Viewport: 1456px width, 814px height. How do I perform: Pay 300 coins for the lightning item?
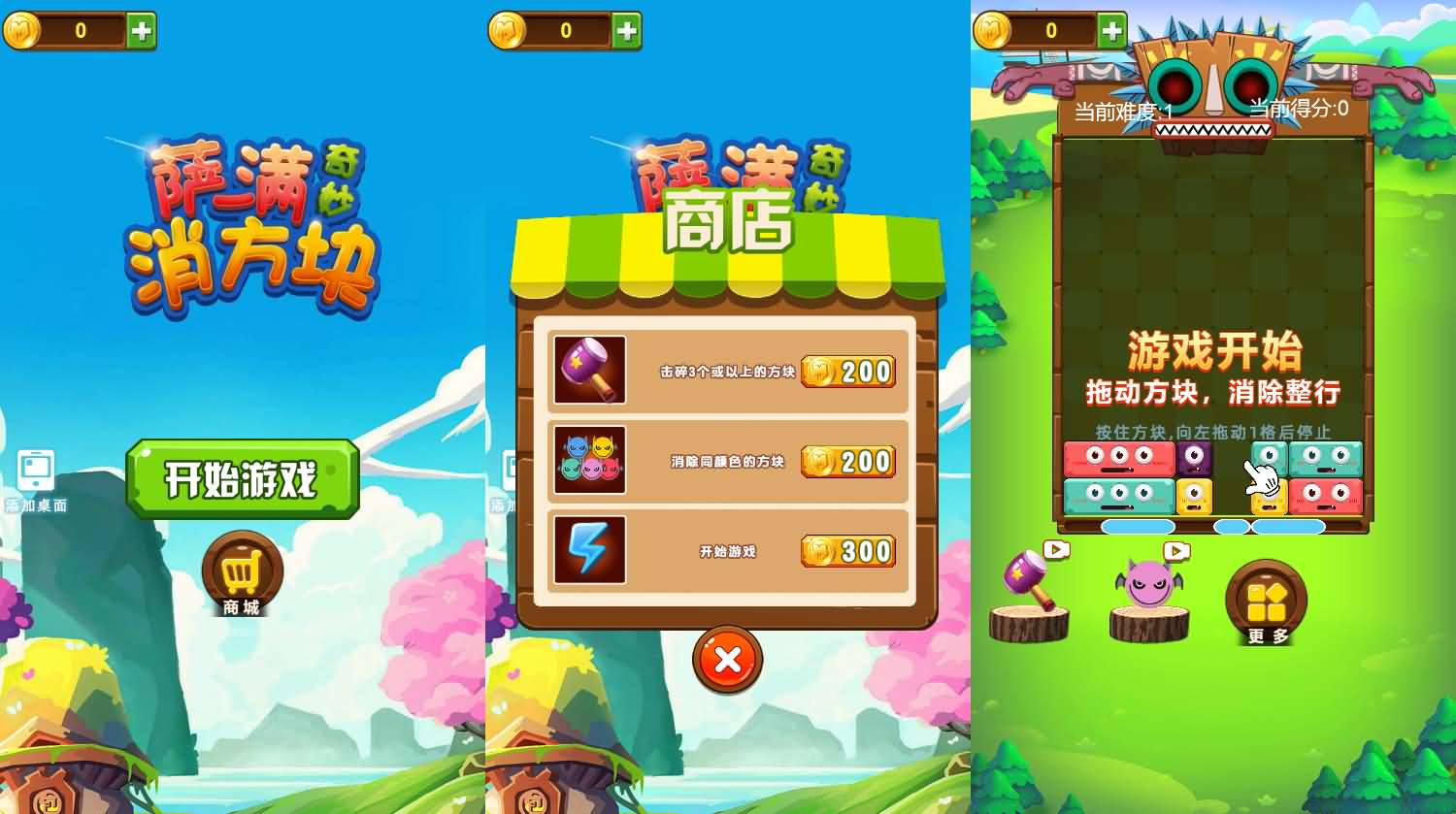tap(847, 551)
